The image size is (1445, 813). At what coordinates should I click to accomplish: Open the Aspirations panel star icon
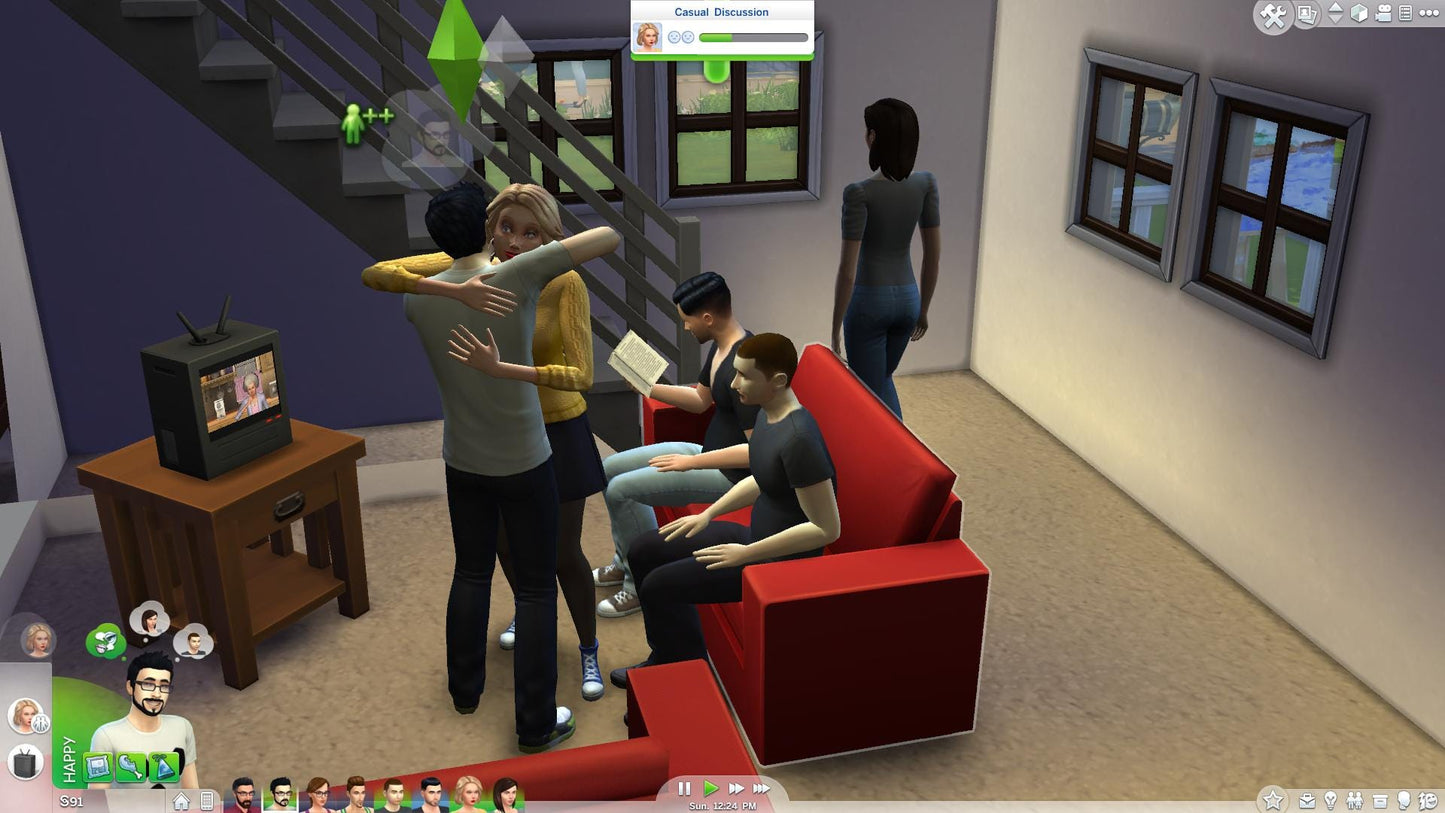(1274, 800)
